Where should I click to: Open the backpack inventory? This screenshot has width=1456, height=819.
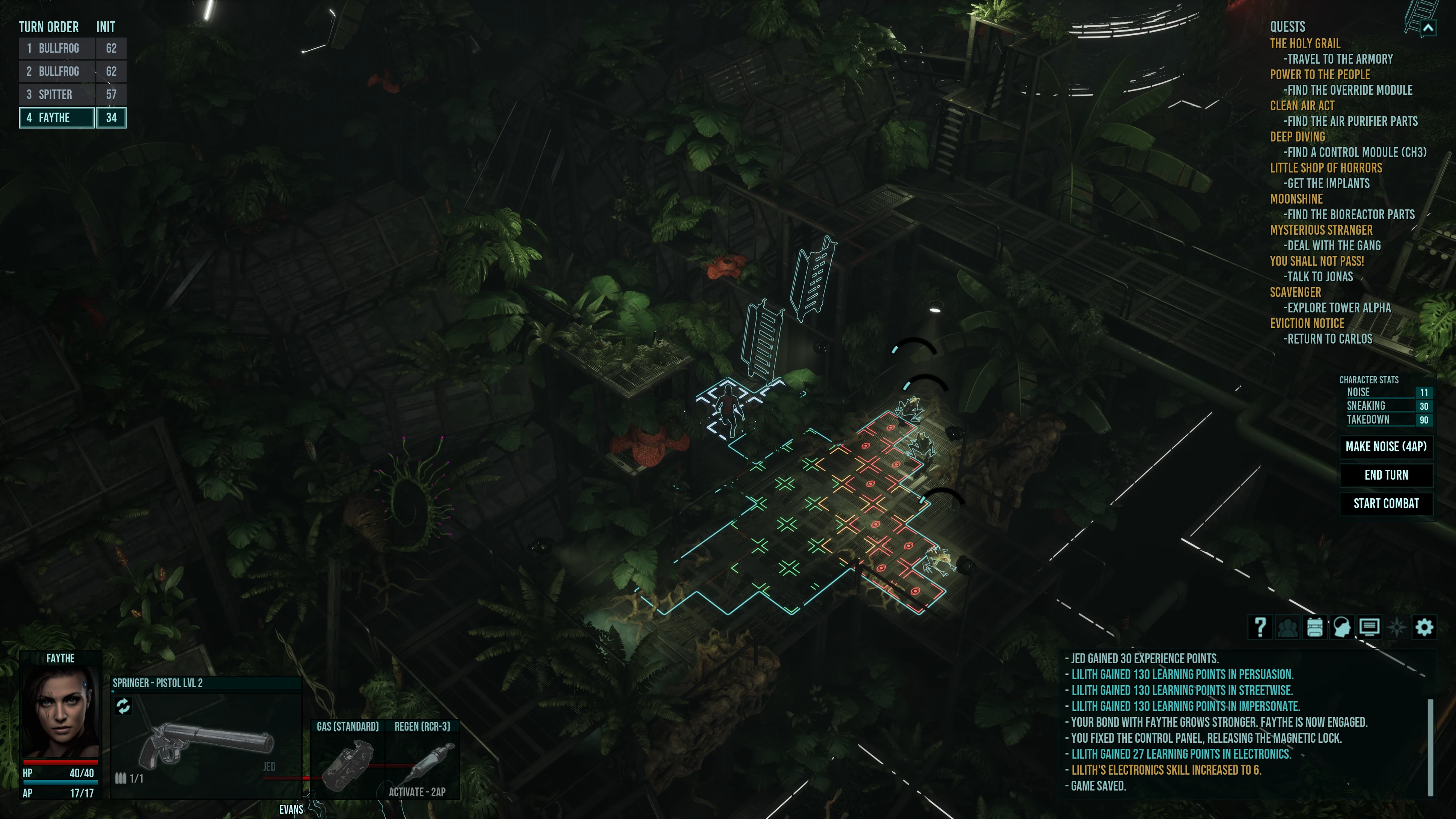[x=1315, y=627]
